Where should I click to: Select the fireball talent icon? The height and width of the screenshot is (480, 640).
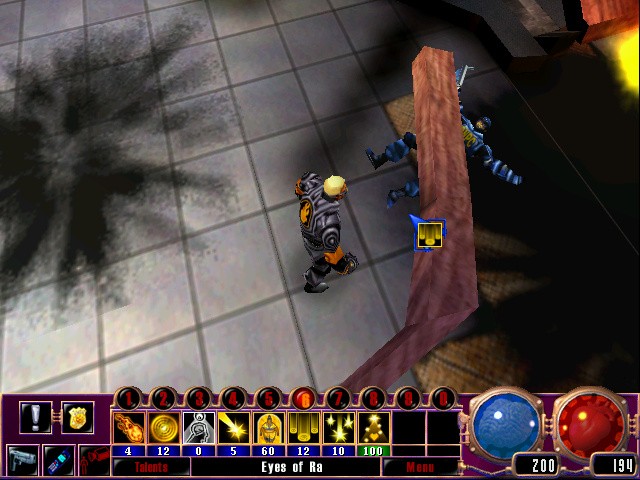point(130,428)
